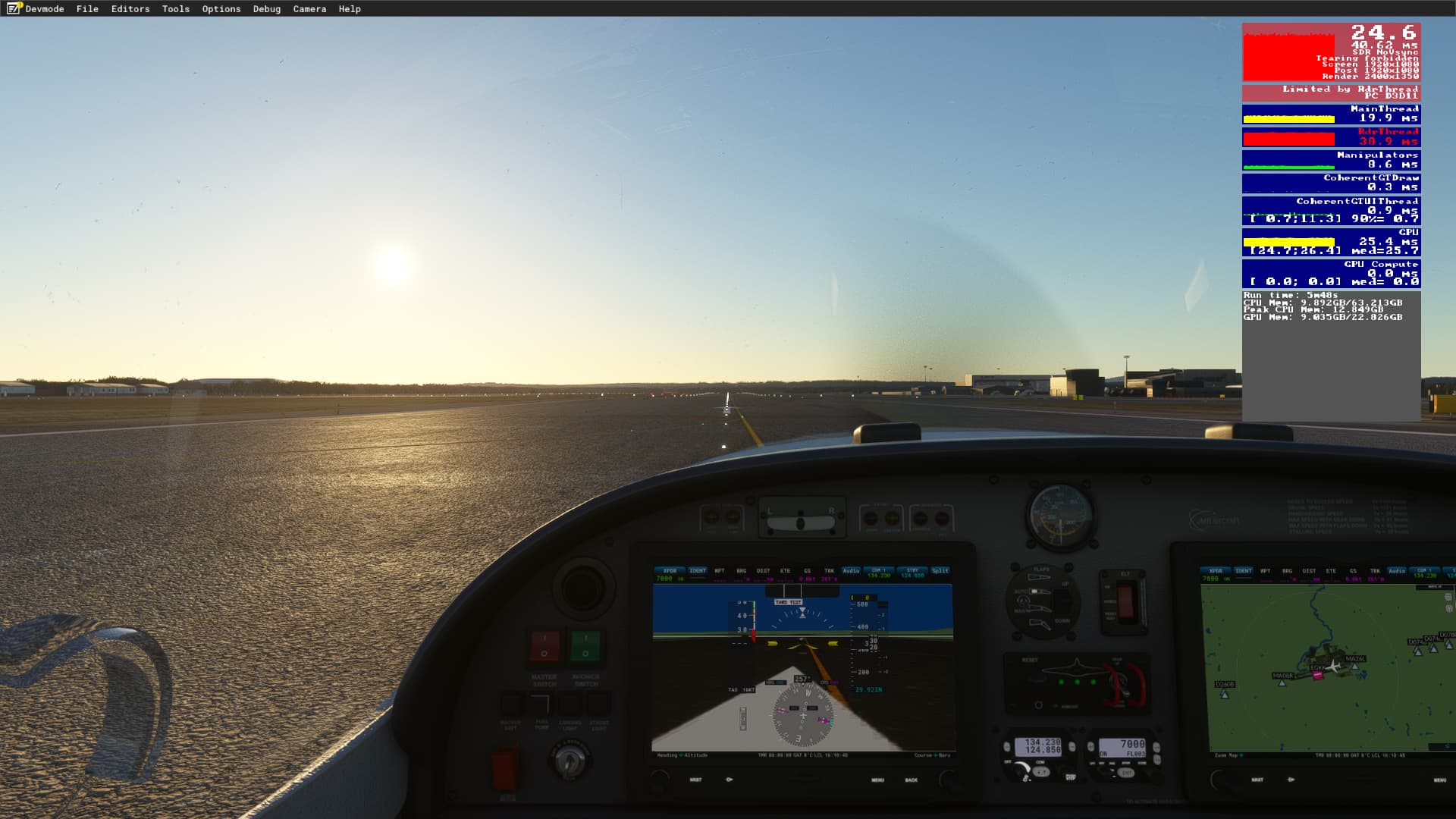The height and width of the screenshot is (819, 1456).
Task: Click Editors in the menu bar
Action: point(129,9)
